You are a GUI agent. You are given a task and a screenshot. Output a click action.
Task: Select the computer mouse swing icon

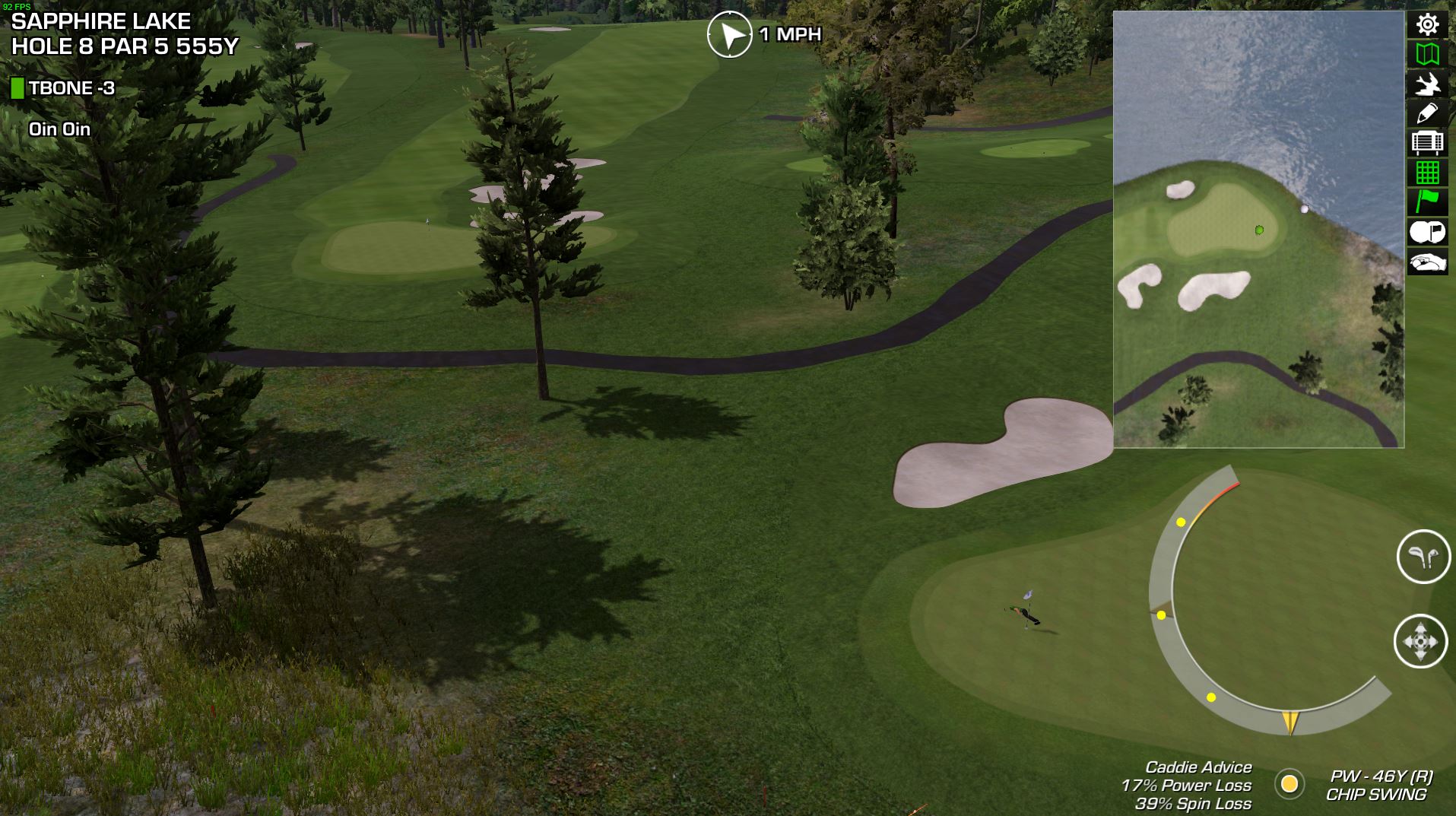(1427, 263)
